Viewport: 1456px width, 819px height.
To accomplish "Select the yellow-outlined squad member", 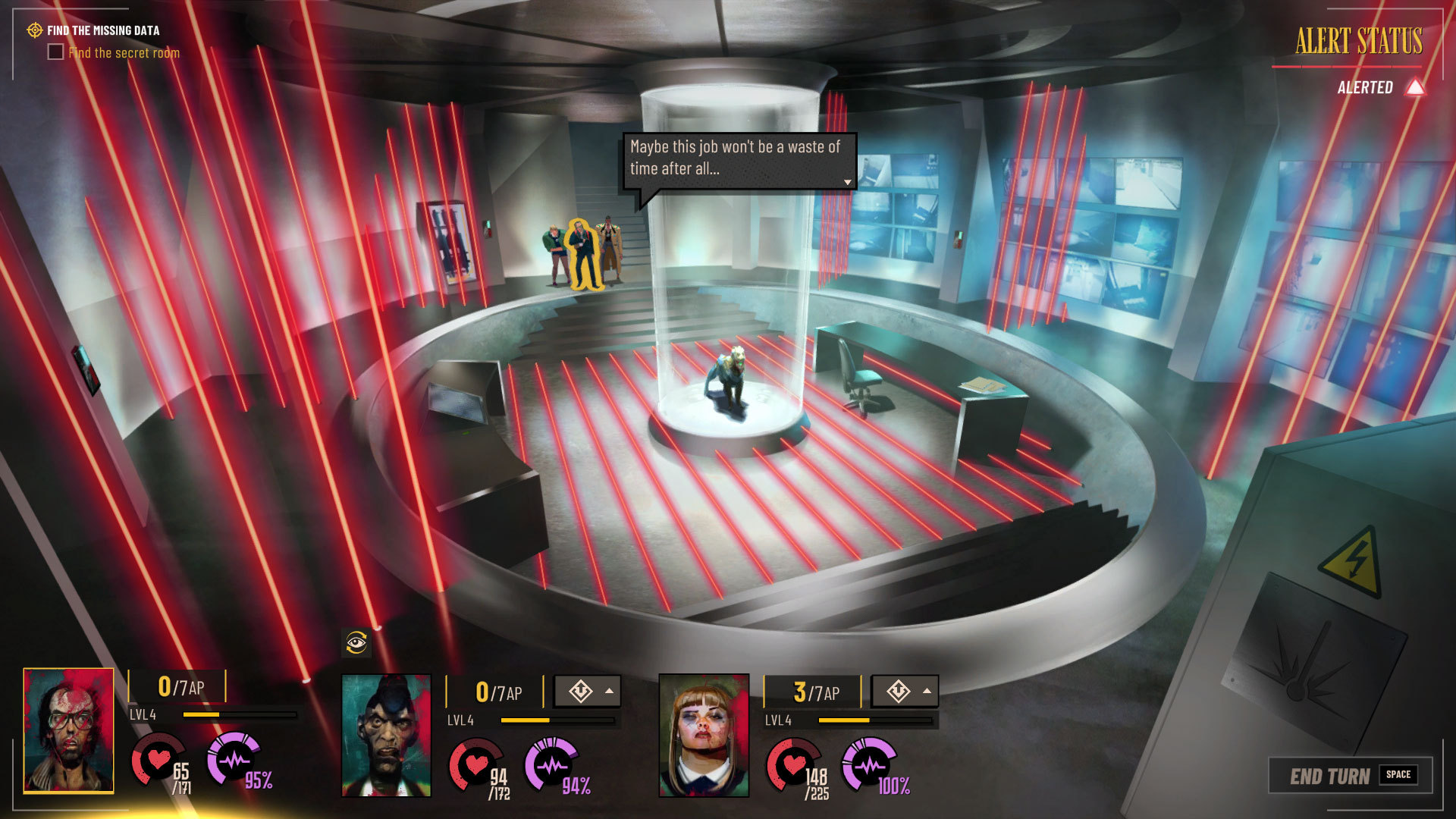I will point(582,254).
